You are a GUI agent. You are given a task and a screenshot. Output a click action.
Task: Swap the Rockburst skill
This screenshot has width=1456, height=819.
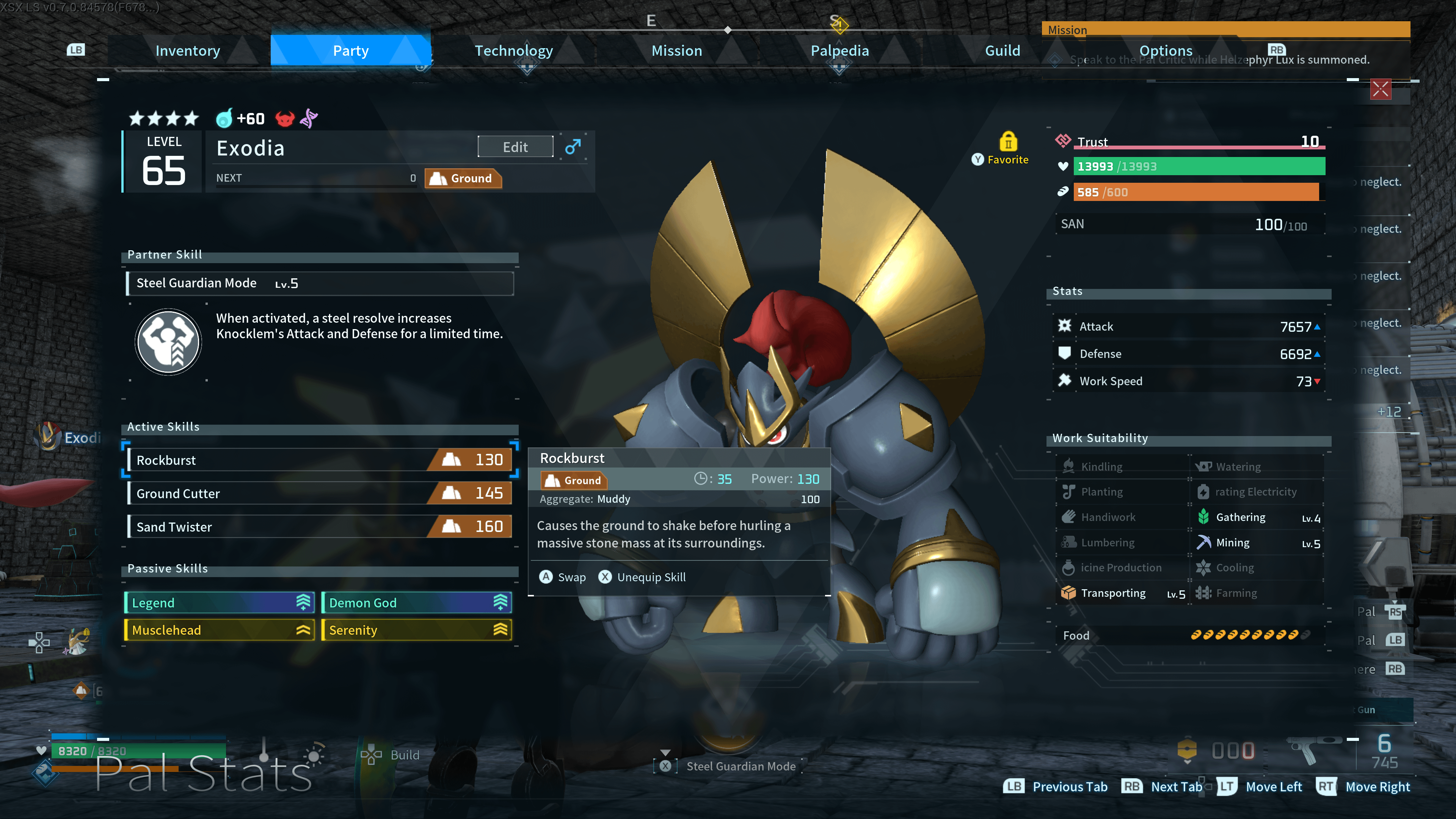[x=562, y=577]
